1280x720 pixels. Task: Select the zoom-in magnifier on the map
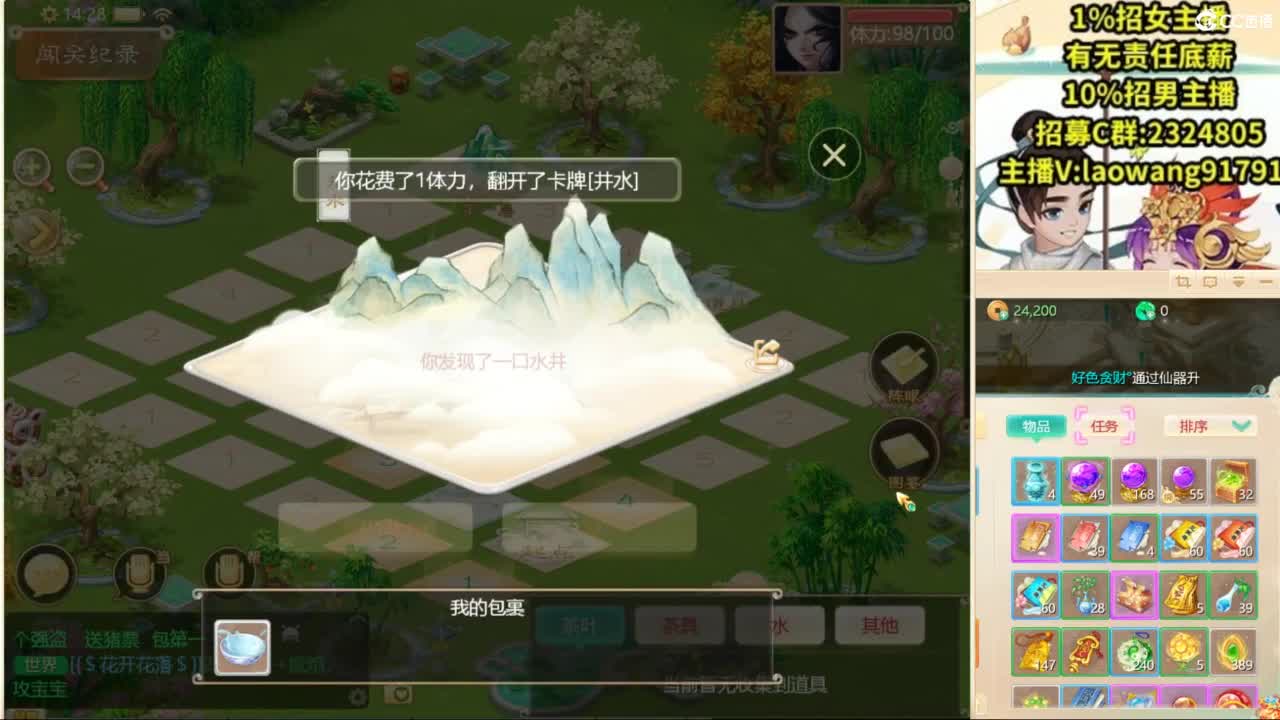coord(32,165)
